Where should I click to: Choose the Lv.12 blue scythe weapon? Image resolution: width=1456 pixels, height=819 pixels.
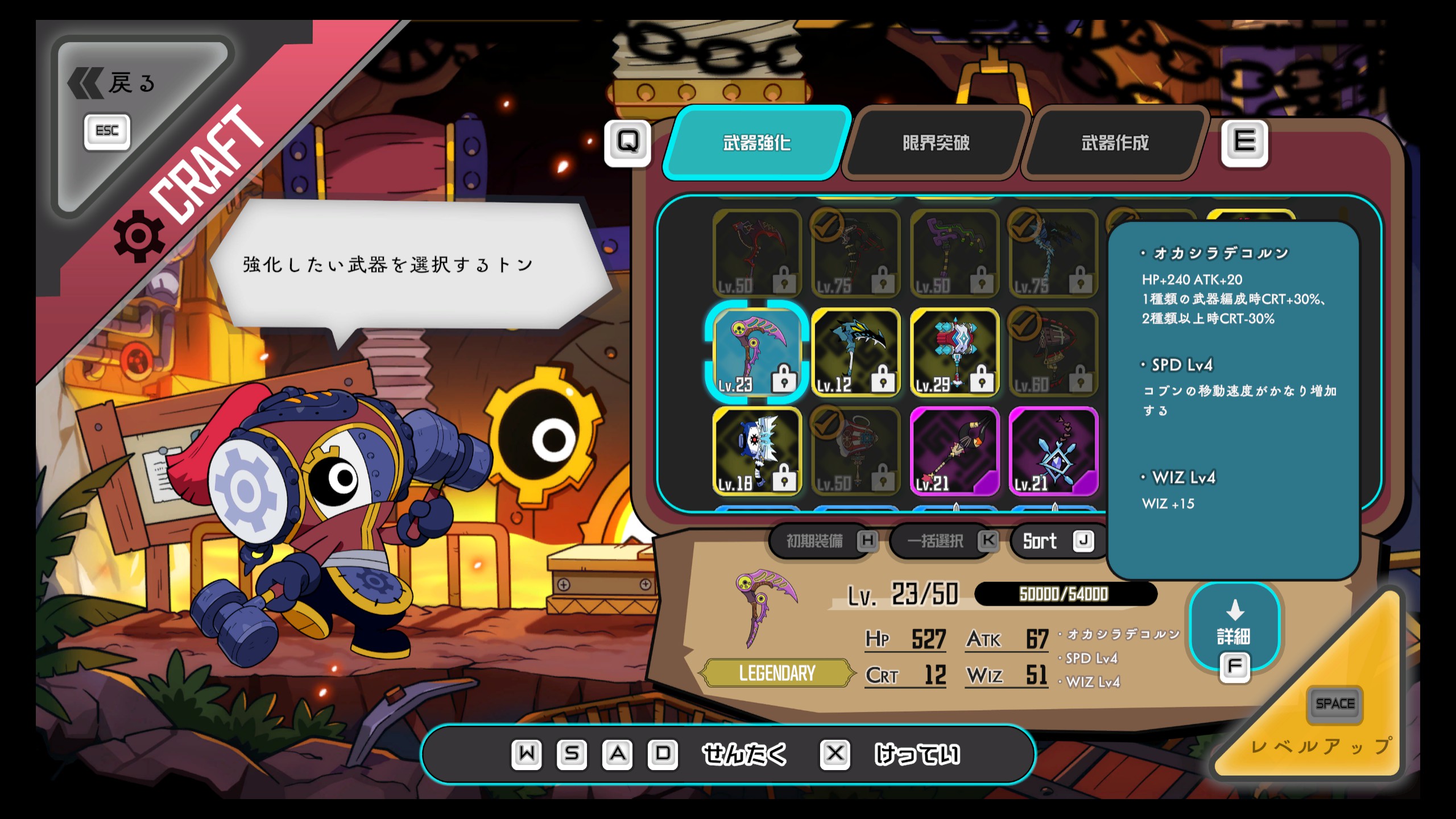coord(855,353)
